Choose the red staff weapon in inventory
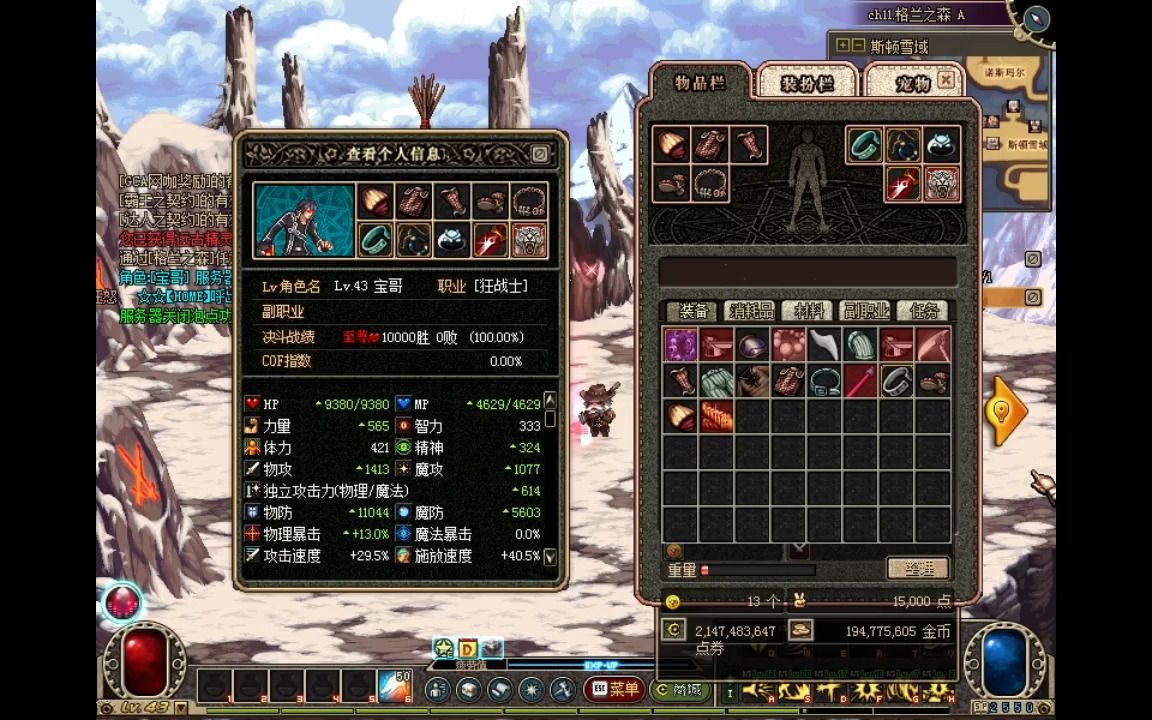The width and height of the screenshot is (1152, 720). click(861, 381)
